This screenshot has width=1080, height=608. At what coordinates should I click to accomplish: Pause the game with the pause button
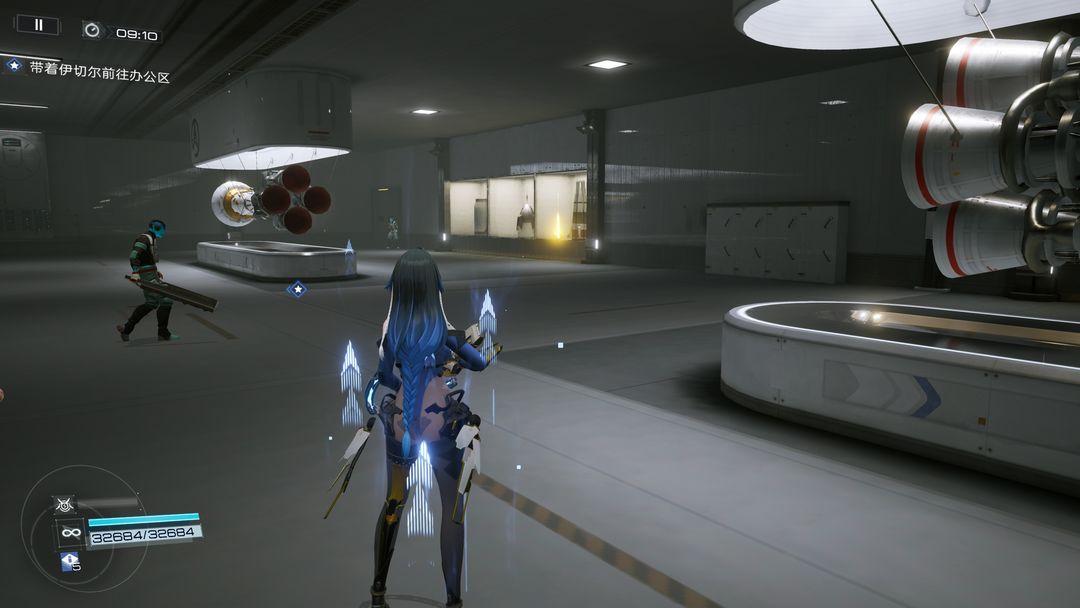tap(38, 25)
